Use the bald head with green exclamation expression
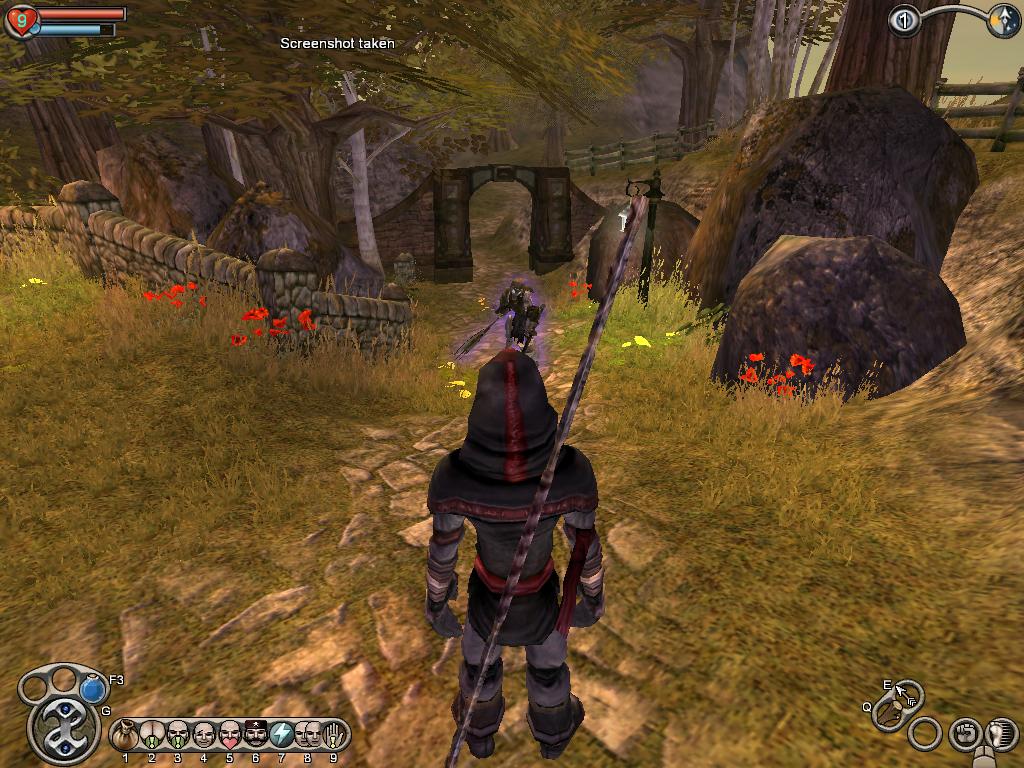Screen dimensions: 1024x768 coord(152,735)
